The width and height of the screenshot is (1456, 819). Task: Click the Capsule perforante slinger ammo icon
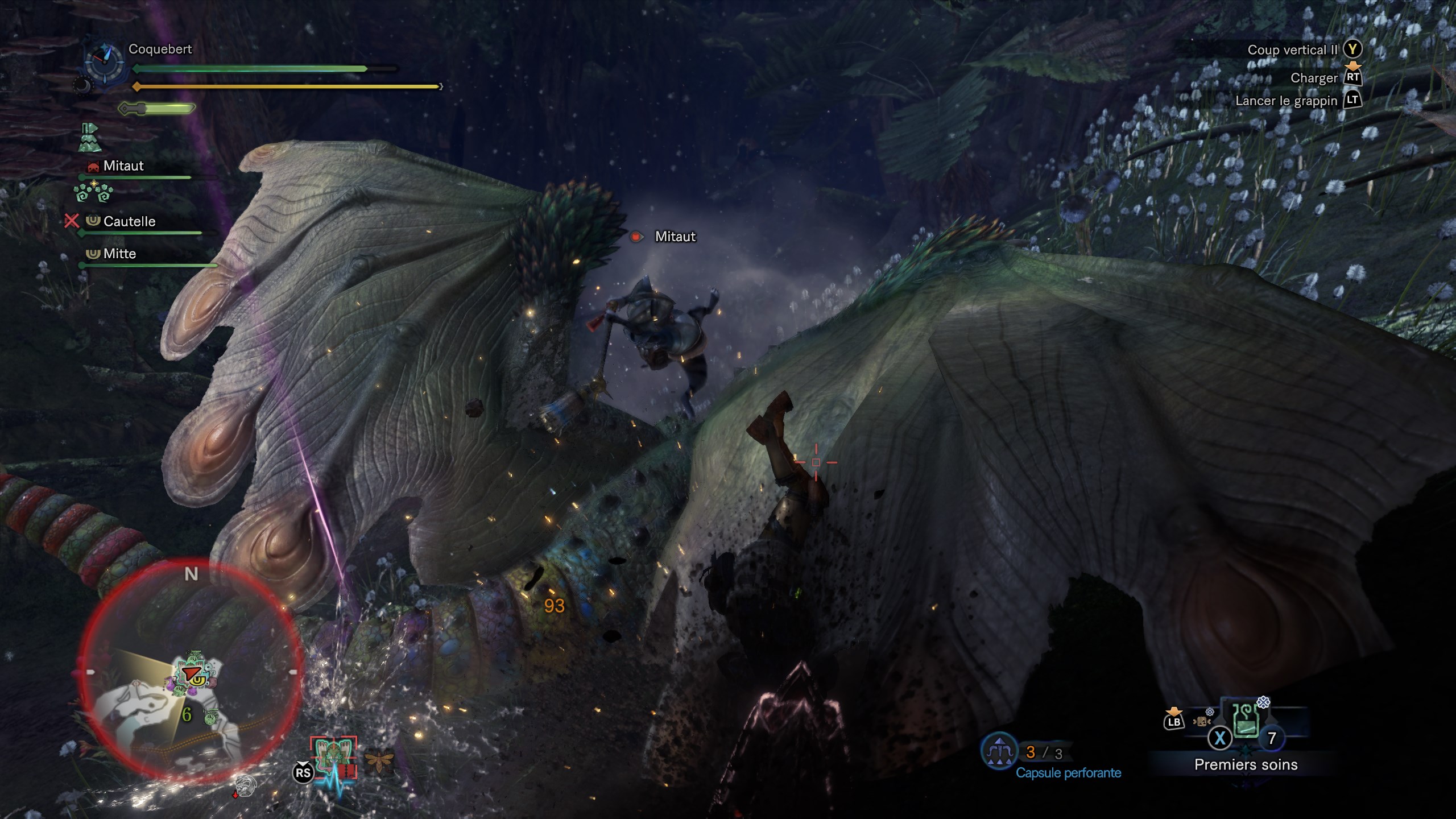click(999, 751)
